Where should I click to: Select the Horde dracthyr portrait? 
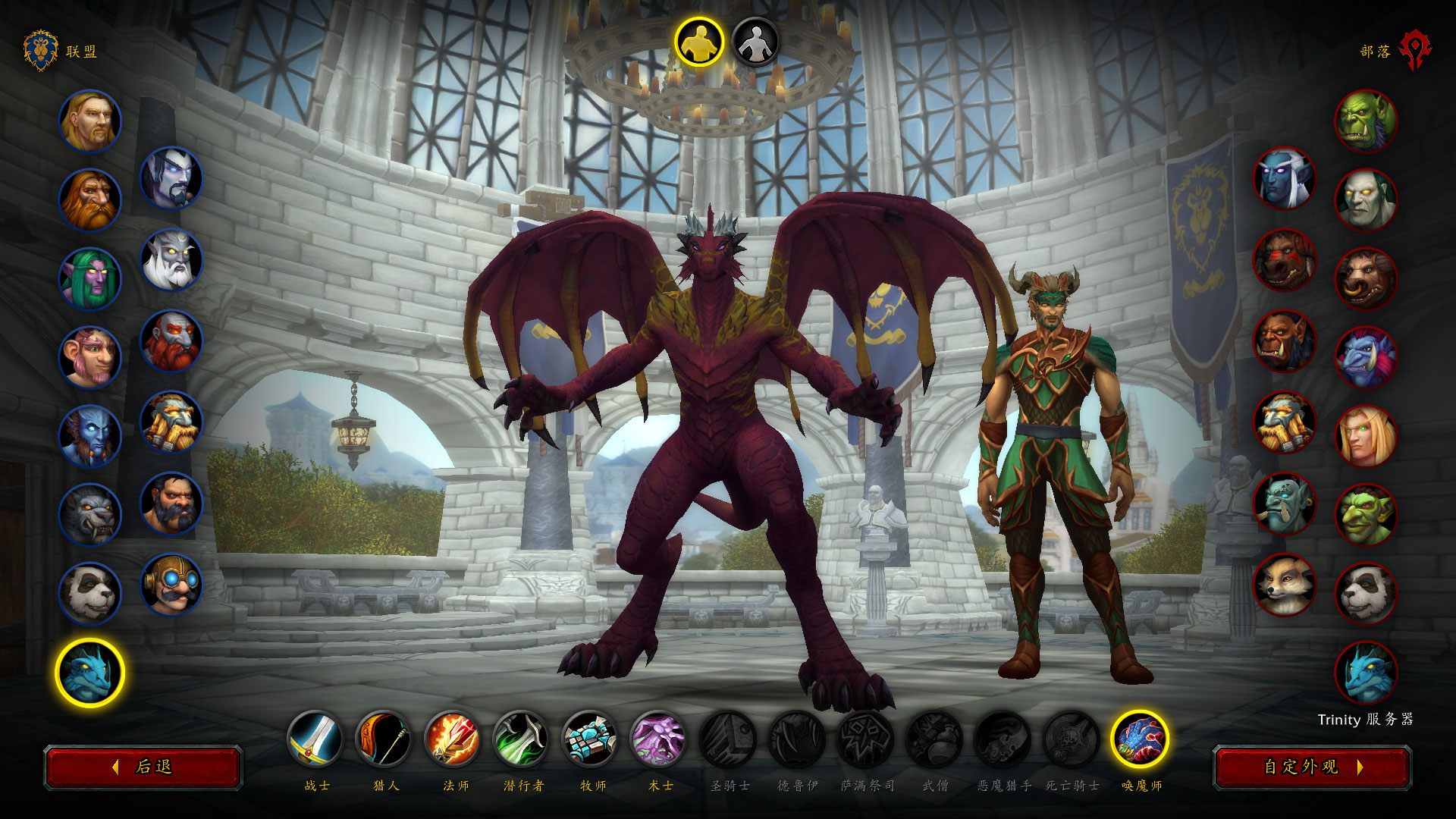pyautogui.click(x=1366, y=673)
